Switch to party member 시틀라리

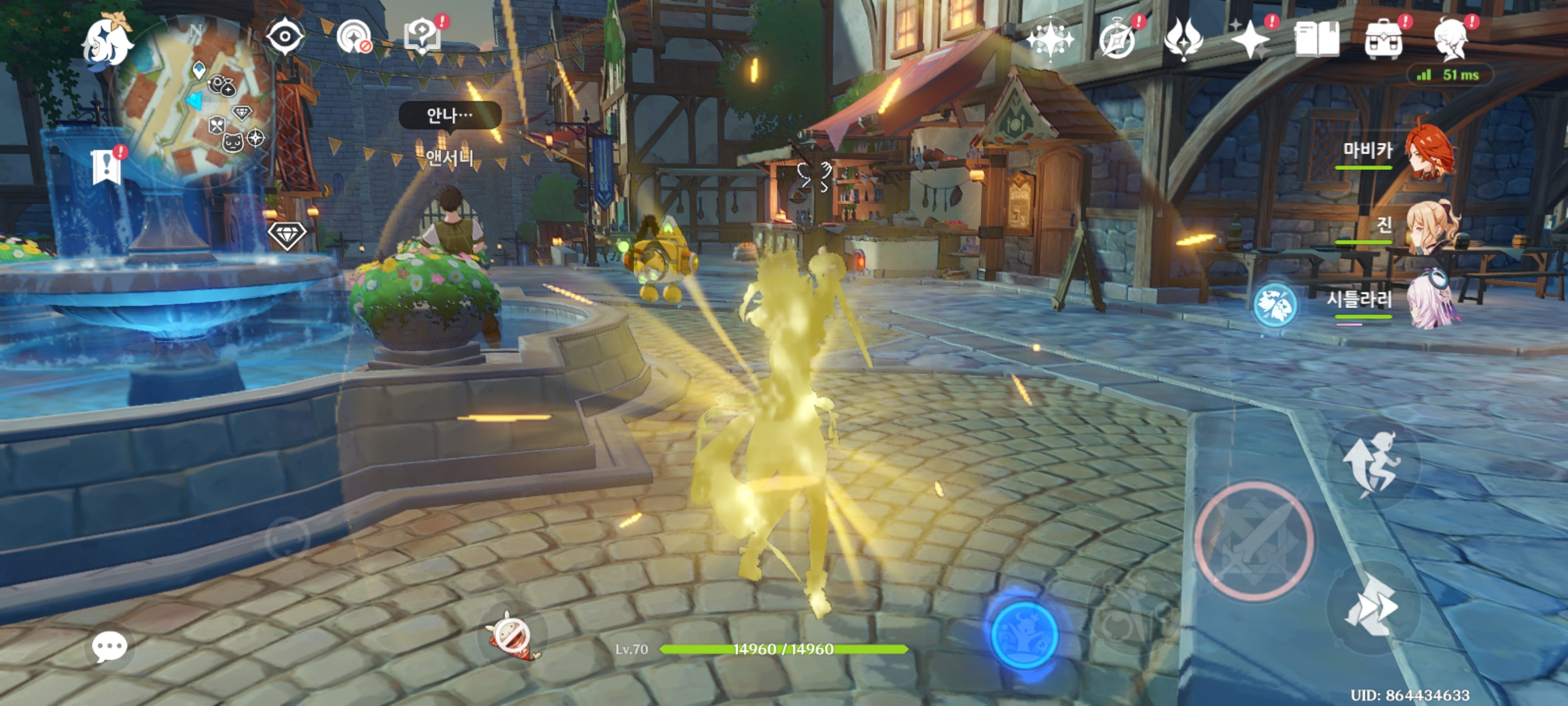1431,301
